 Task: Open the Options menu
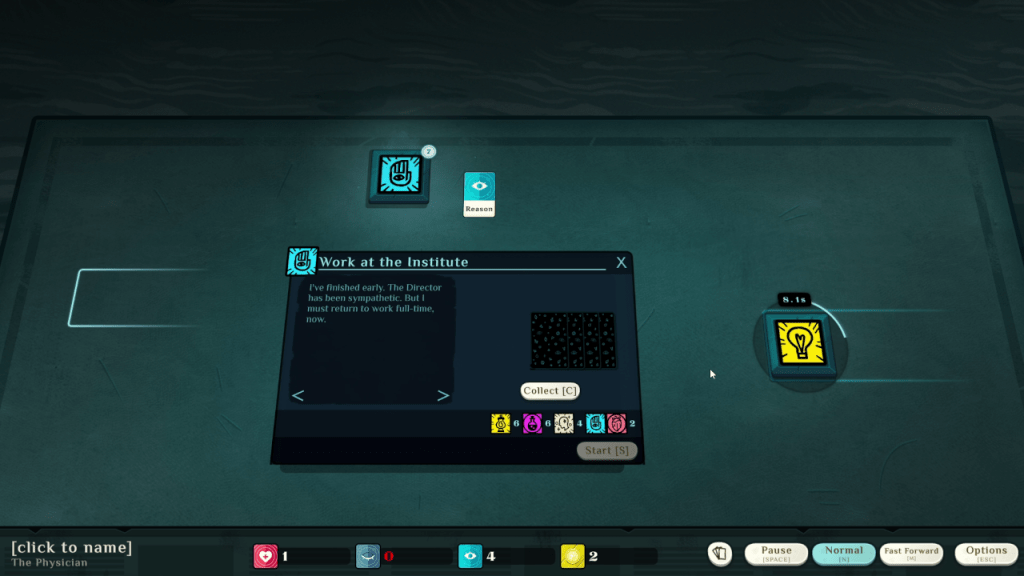(x=986, y=553)
